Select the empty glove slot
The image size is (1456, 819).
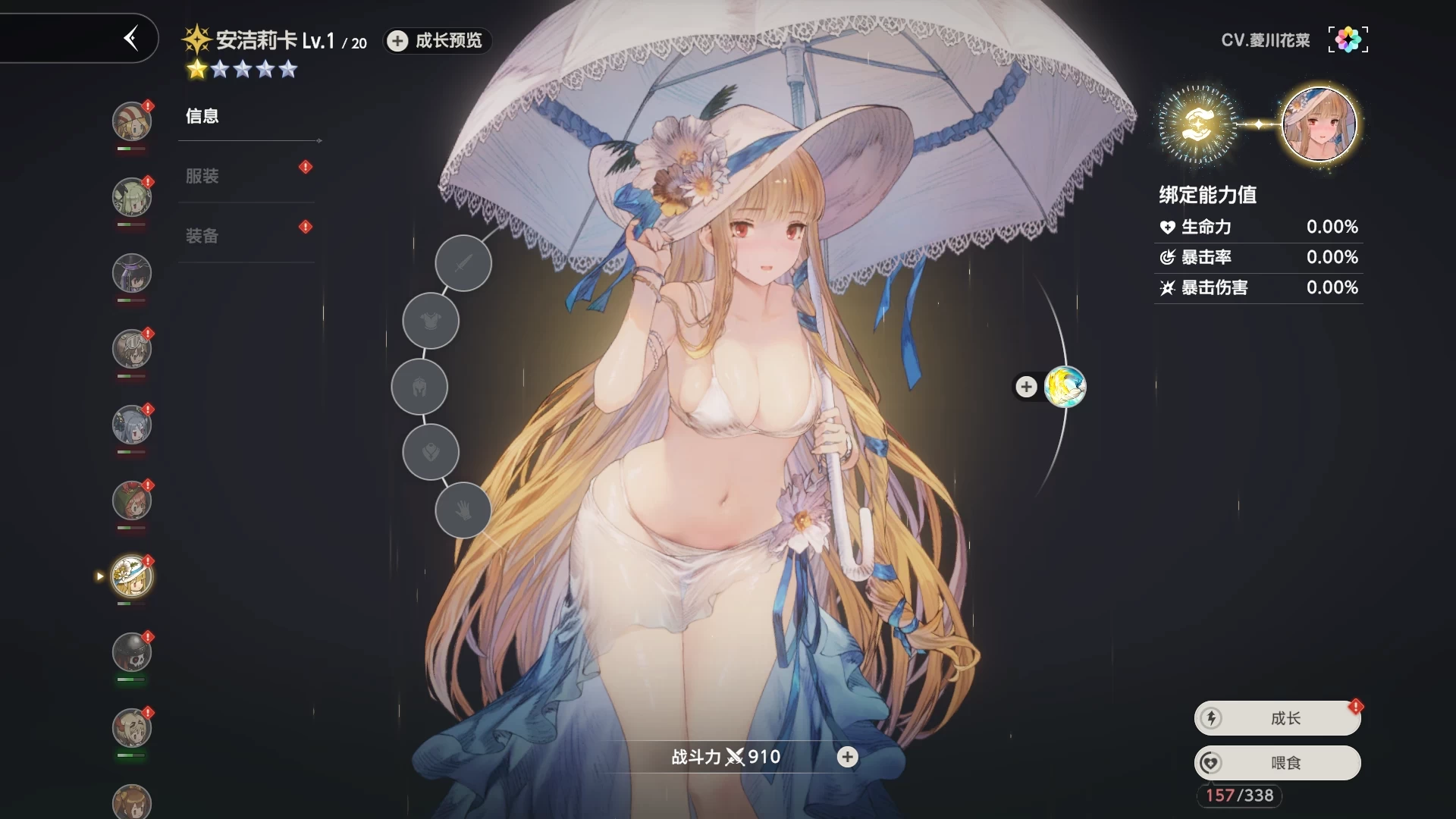[463, 510]
